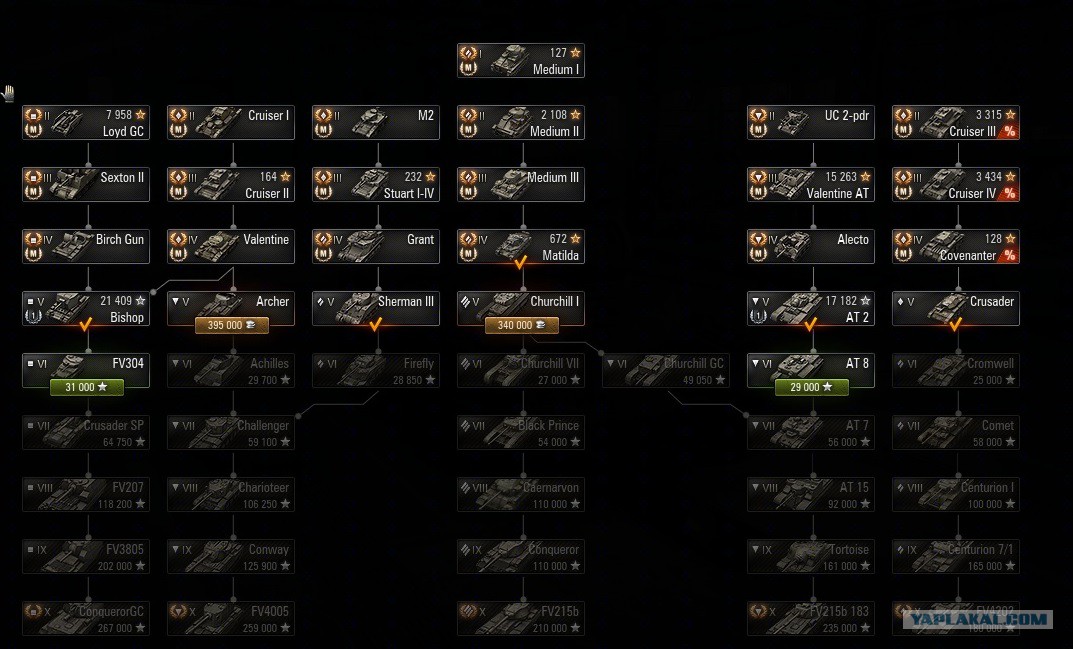This screenshot has height=649, width=1073.
Task: Click the 340 000 research button under Churchill I
Action: pos(521,325)
